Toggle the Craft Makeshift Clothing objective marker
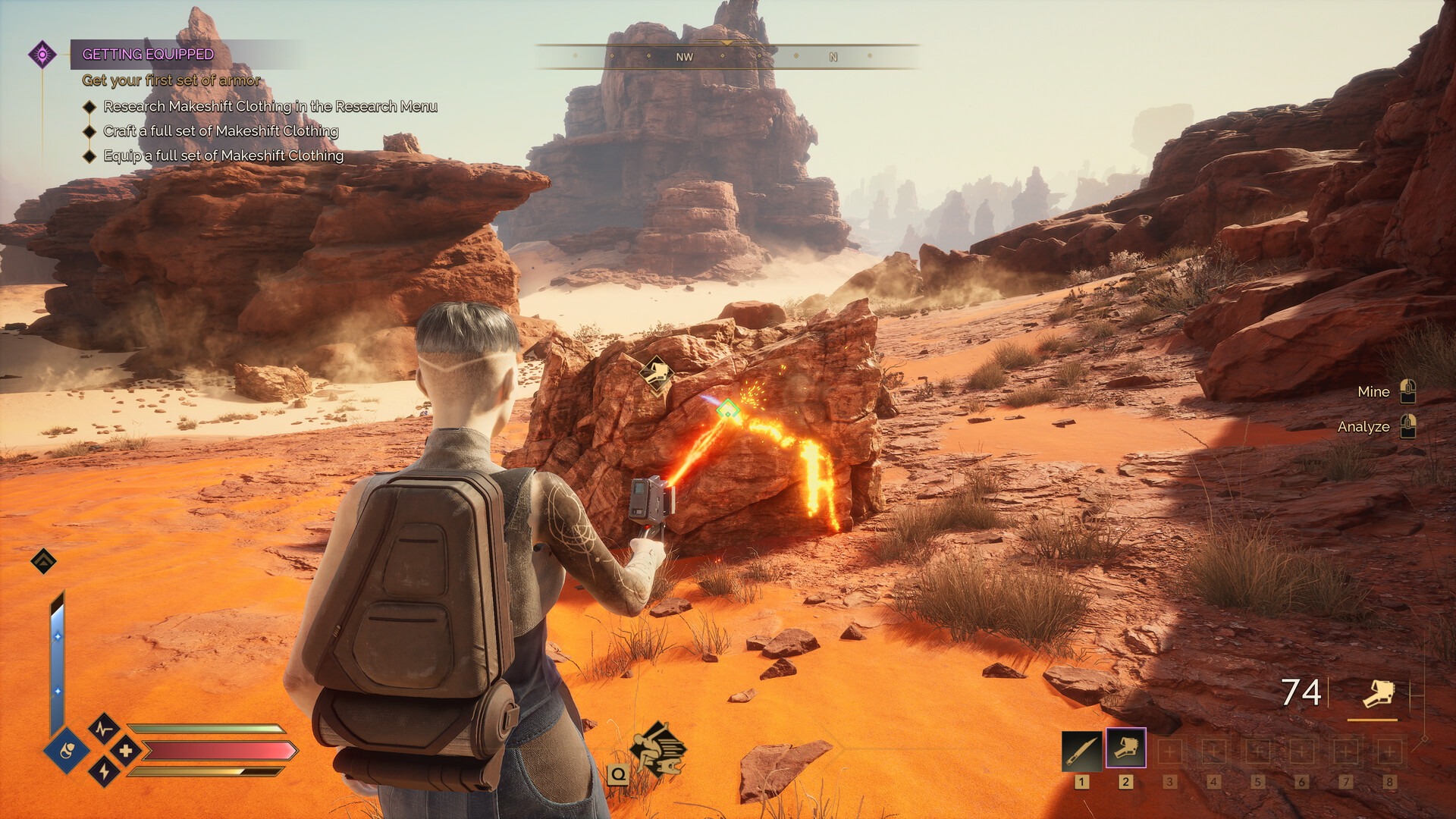Viewport: 1456px width, 819px height. [x=89, y=131]
